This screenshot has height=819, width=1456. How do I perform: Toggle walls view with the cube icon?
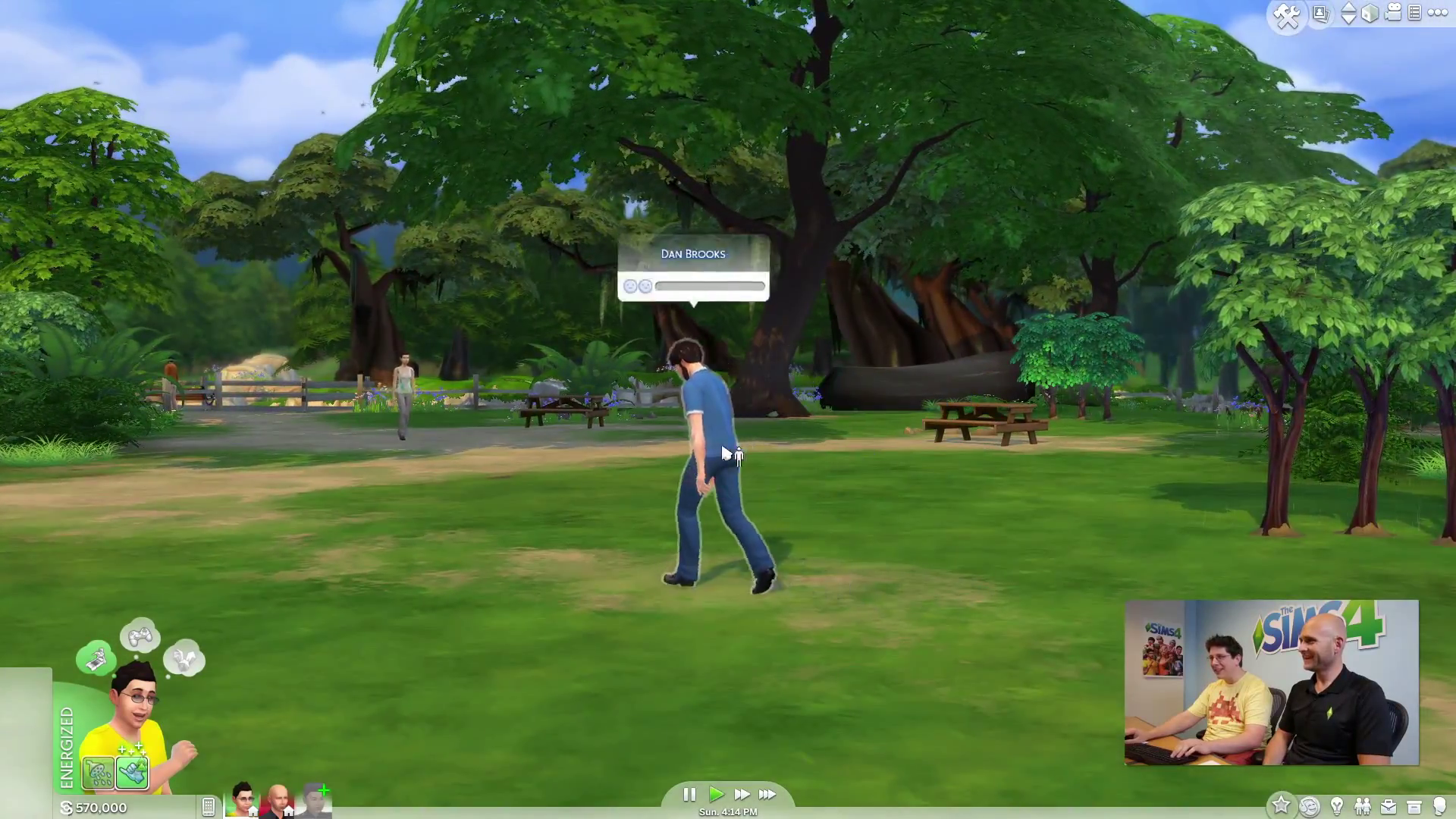(1370, 14)
